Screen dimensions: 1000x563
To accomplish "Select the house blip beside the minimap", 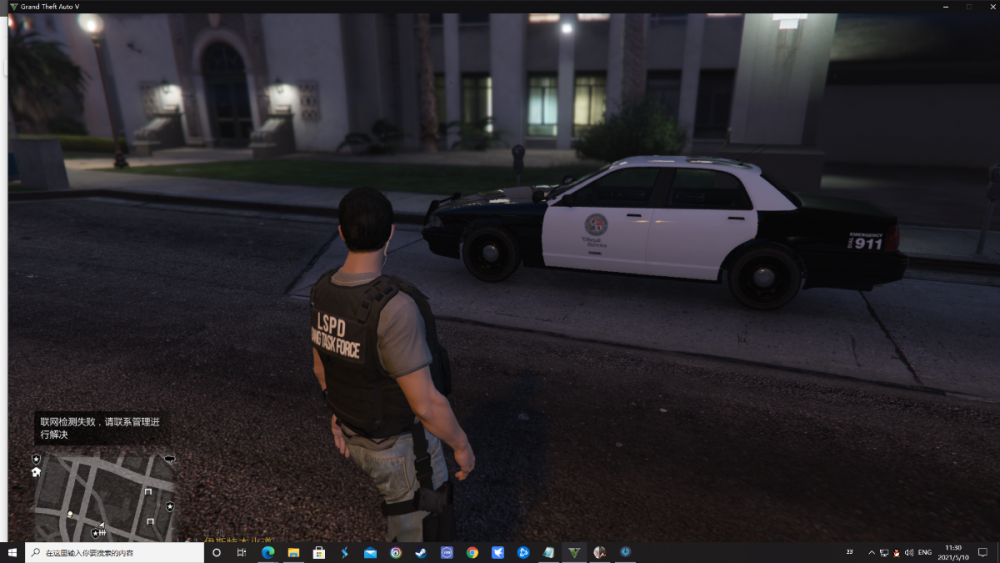I will [36, 472].
